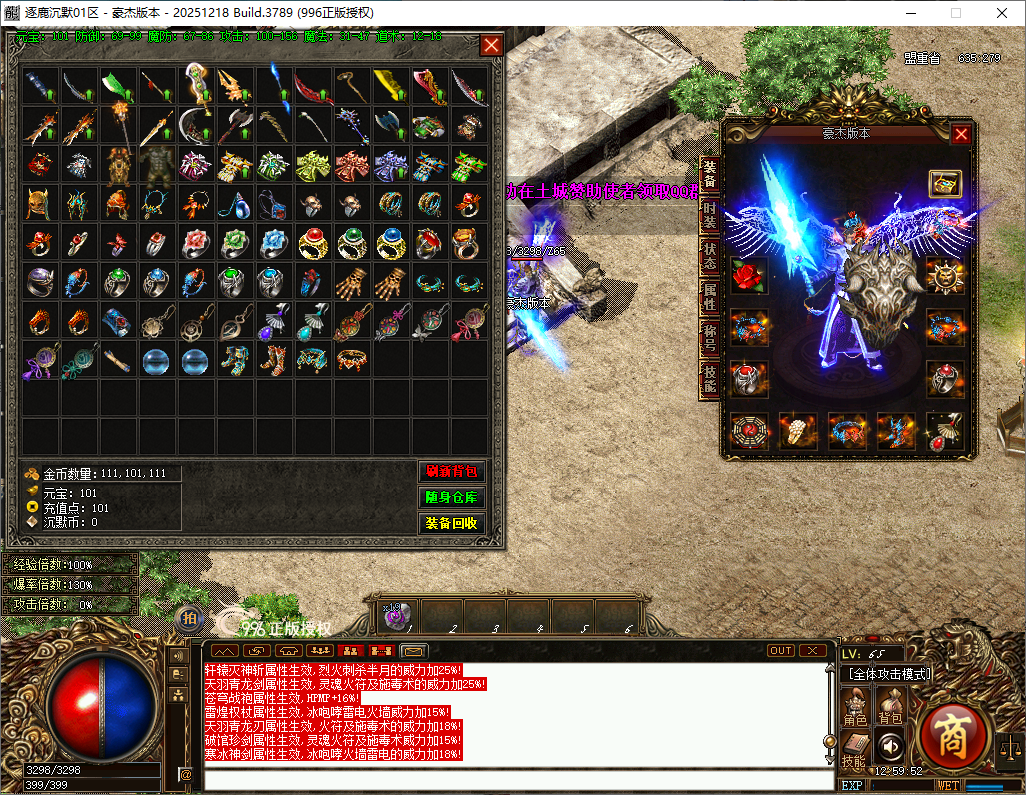Select the red rose equipment slot
1026x795 pixels.
click(747, 275)
